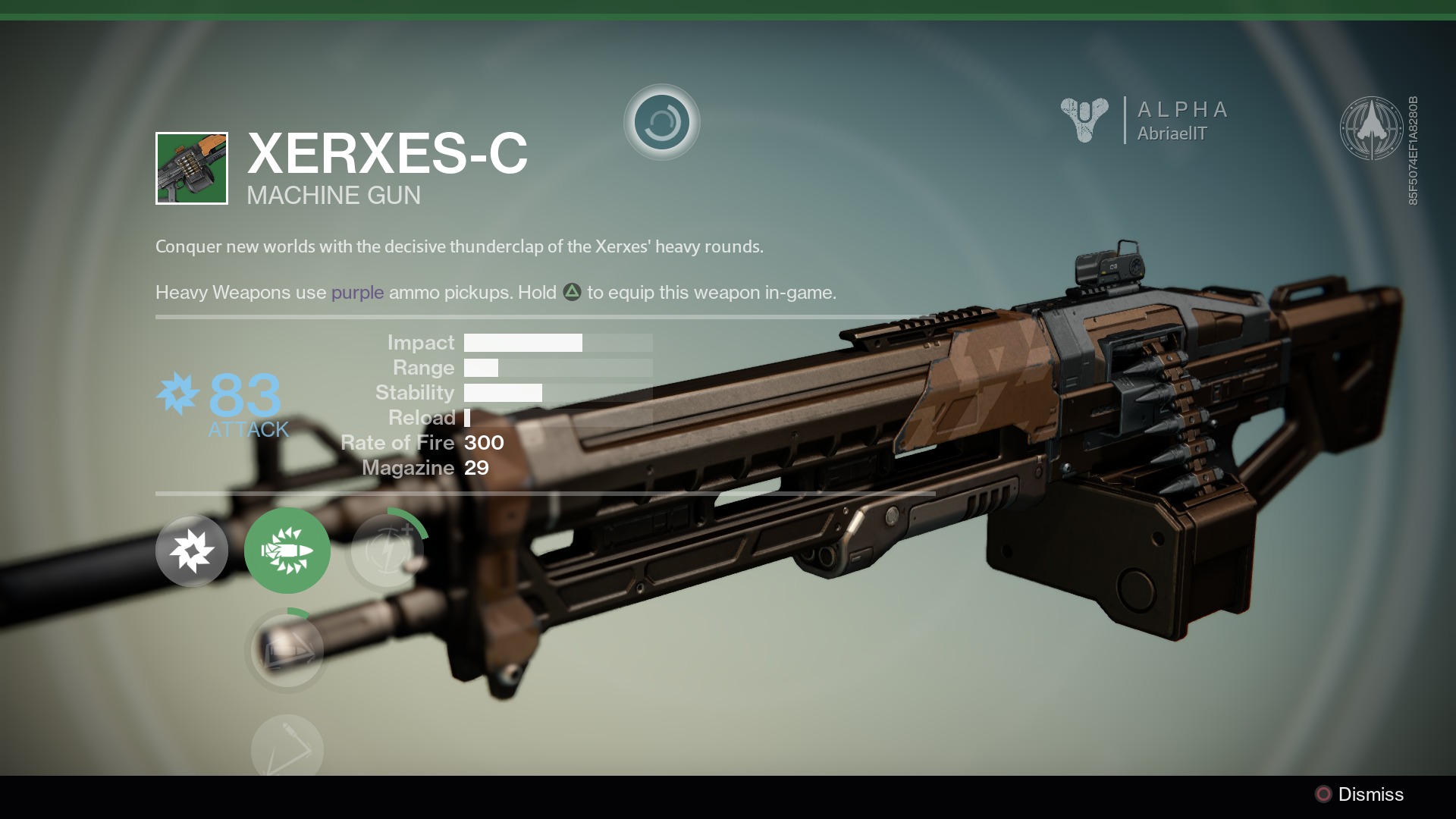Image resolution: width=1456 pixels, height=819 pixels.
Task: Open the AbriaelIT player nameplate
Action: (1172, 133)
